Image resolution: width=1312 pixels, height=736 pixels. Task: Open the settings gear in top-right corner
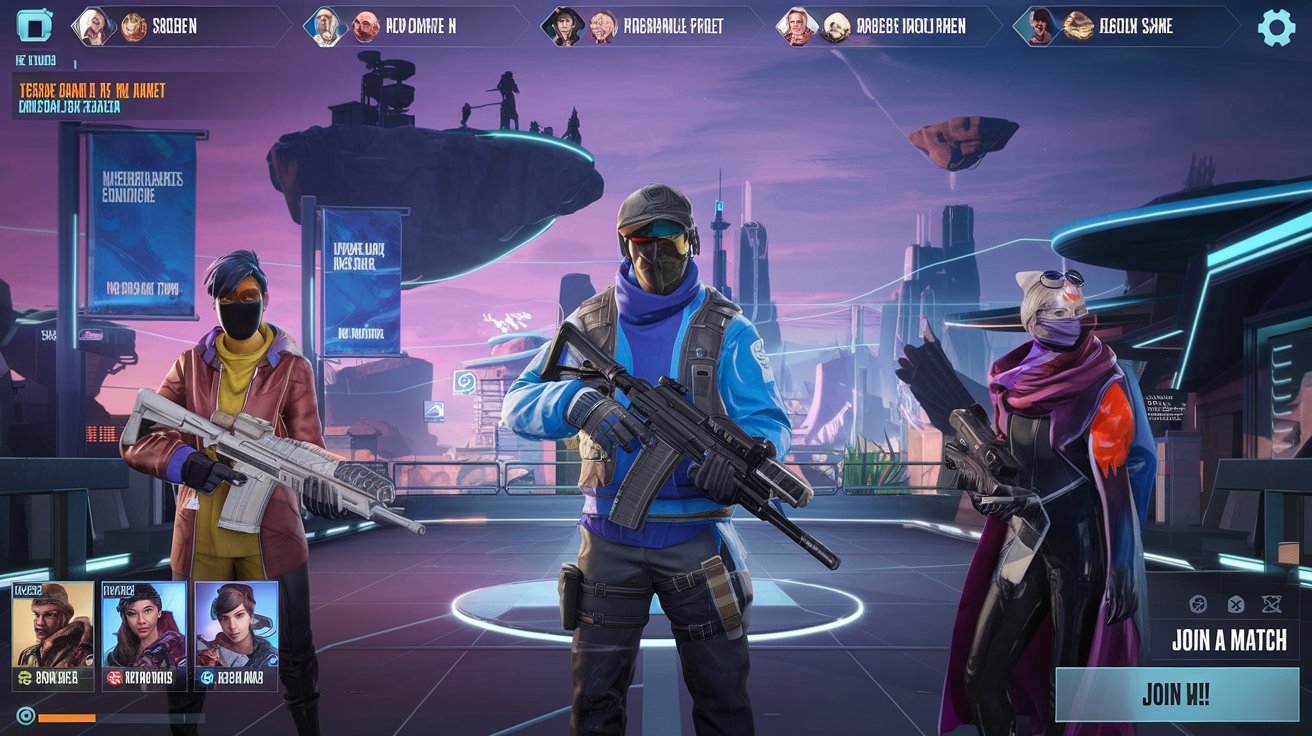(1276, 27)
